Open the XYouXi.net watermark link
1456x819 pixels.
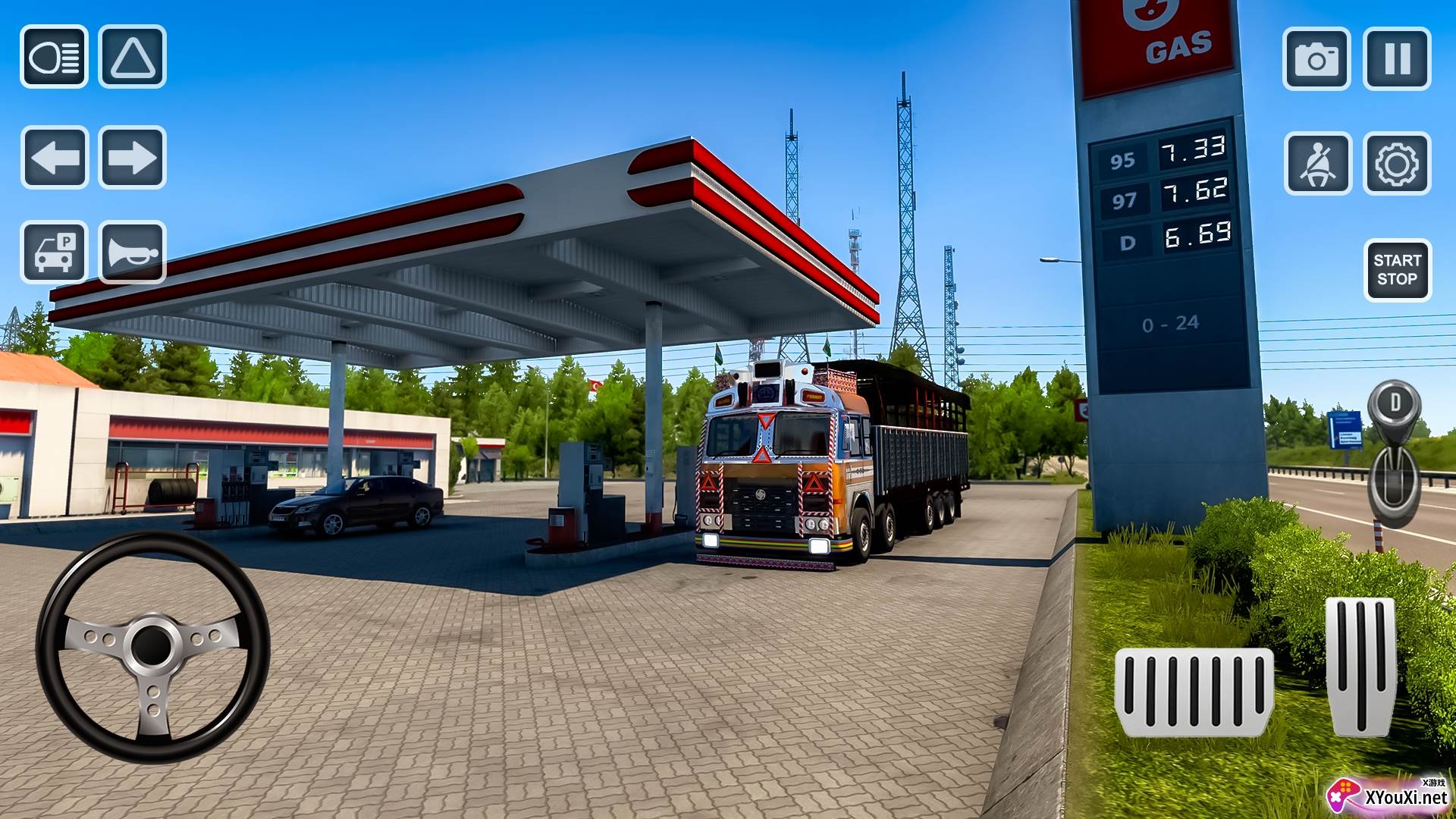[x=1389, y=795]
